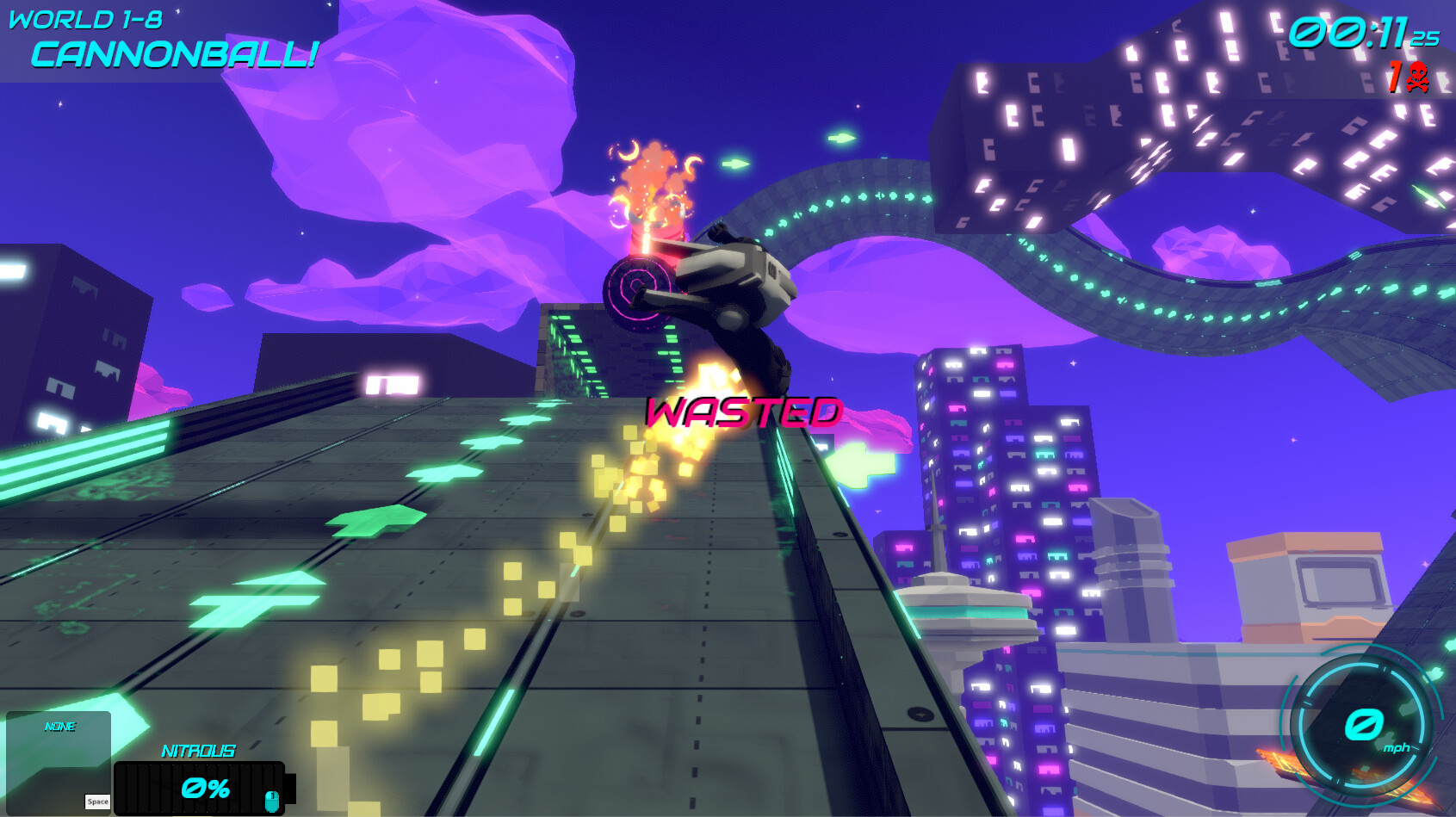Click the Space keybind badge

[x=97, y=802]
